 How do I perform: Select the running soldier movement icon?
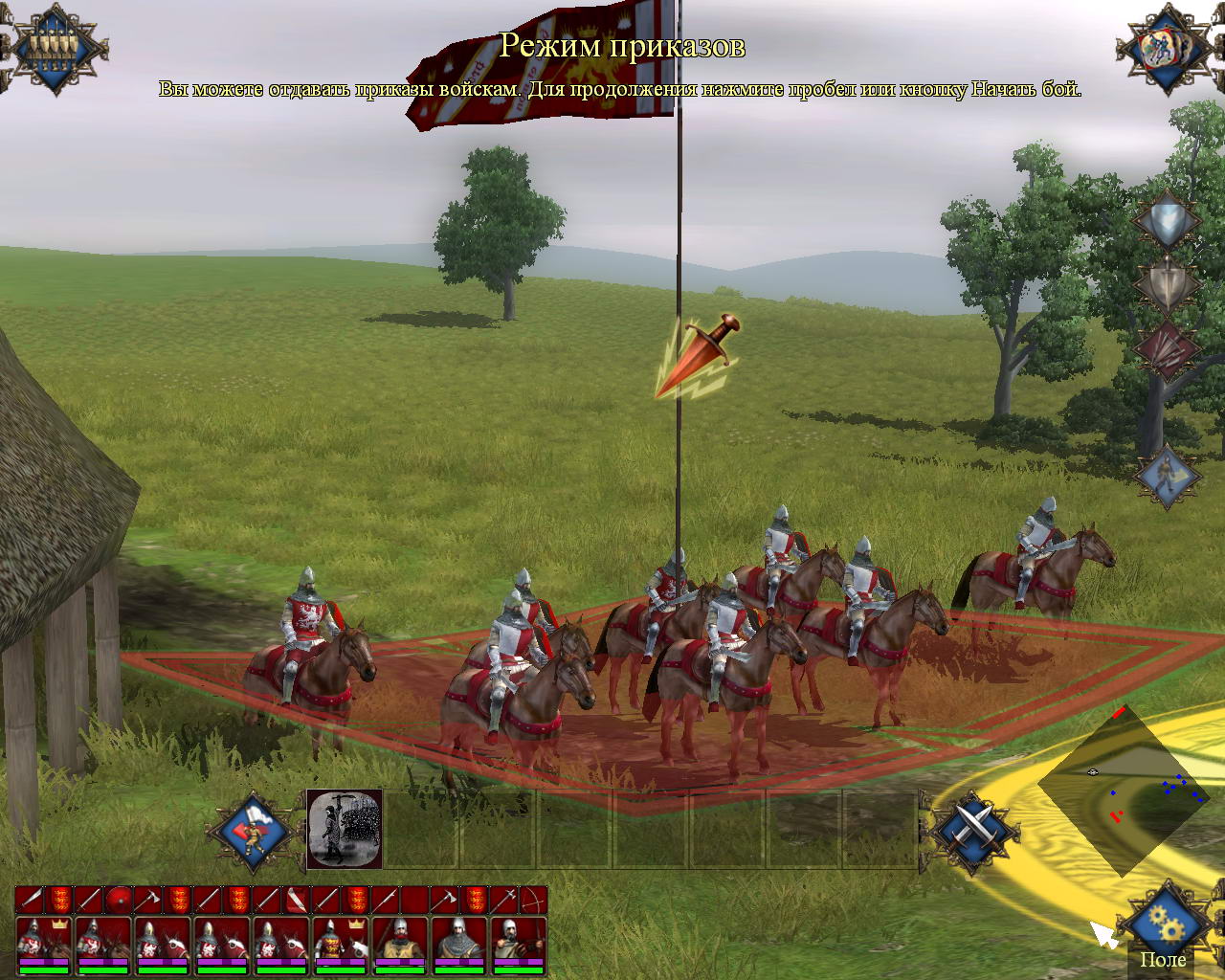point(1167,475)
